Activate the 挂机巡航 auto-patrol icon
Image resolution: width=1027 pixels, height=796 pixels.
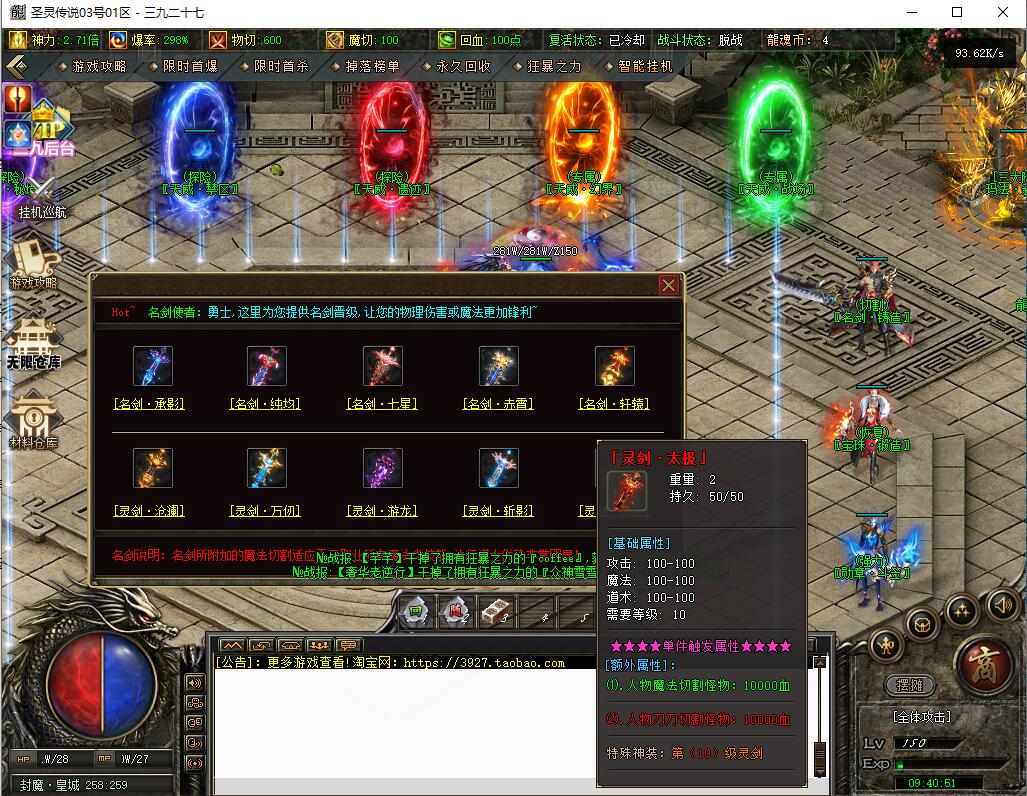pos(41,195)
